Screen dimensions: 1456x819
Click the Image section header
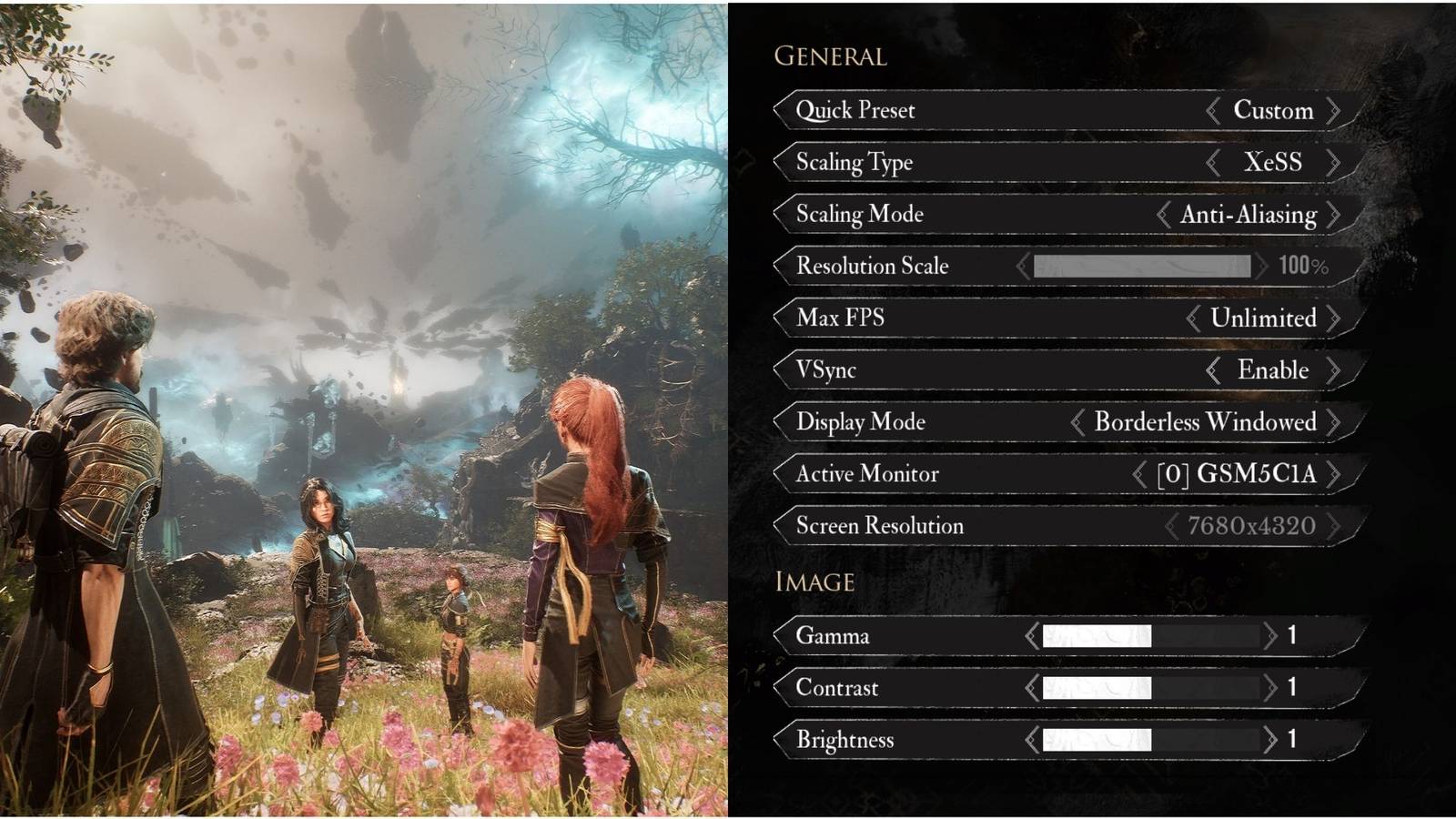[x=814, y=581]
